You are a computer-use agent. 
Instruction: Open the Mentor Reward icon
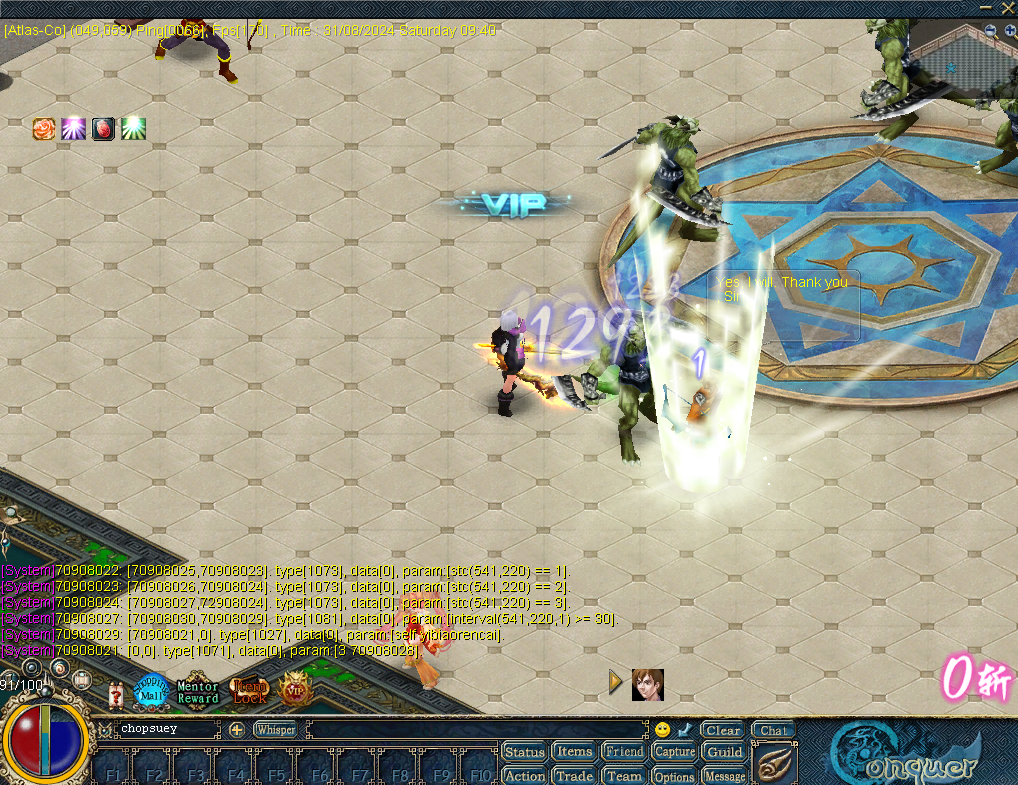pos(197,692)
